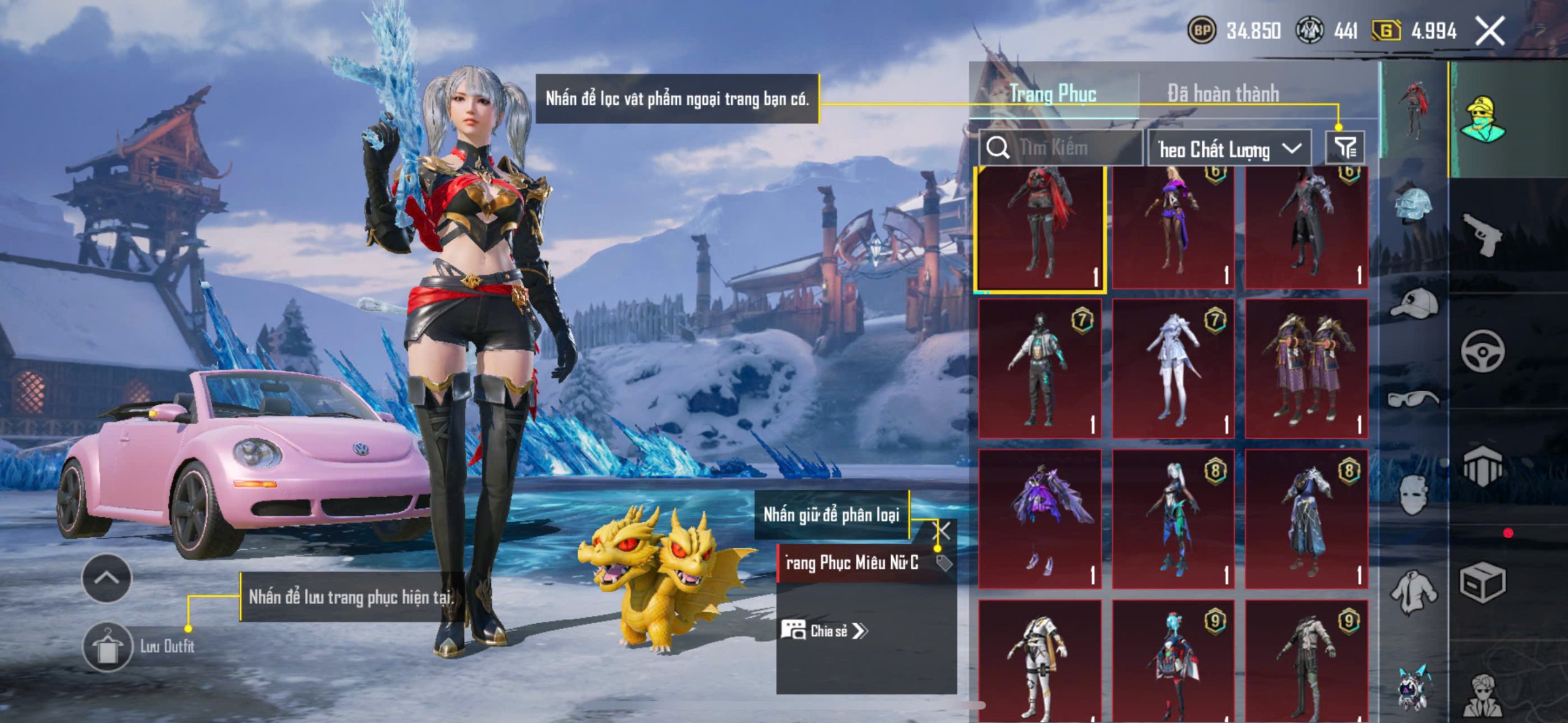The image size is (1568, 723).
Task: Save the current look with Lưu Outfit
Action: point(108,646)
